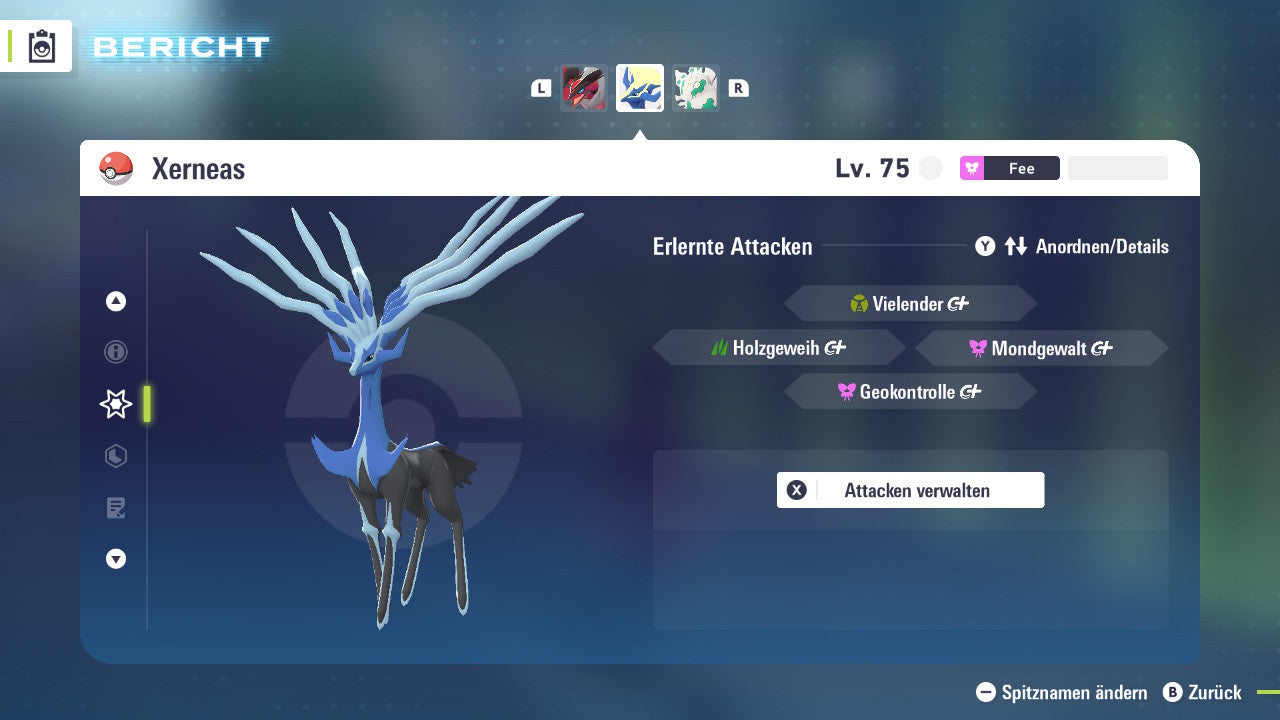Switch to the Yveltal party tab
The height and width of the screenshot is (720, 1280).
click(x=584, y=87)
